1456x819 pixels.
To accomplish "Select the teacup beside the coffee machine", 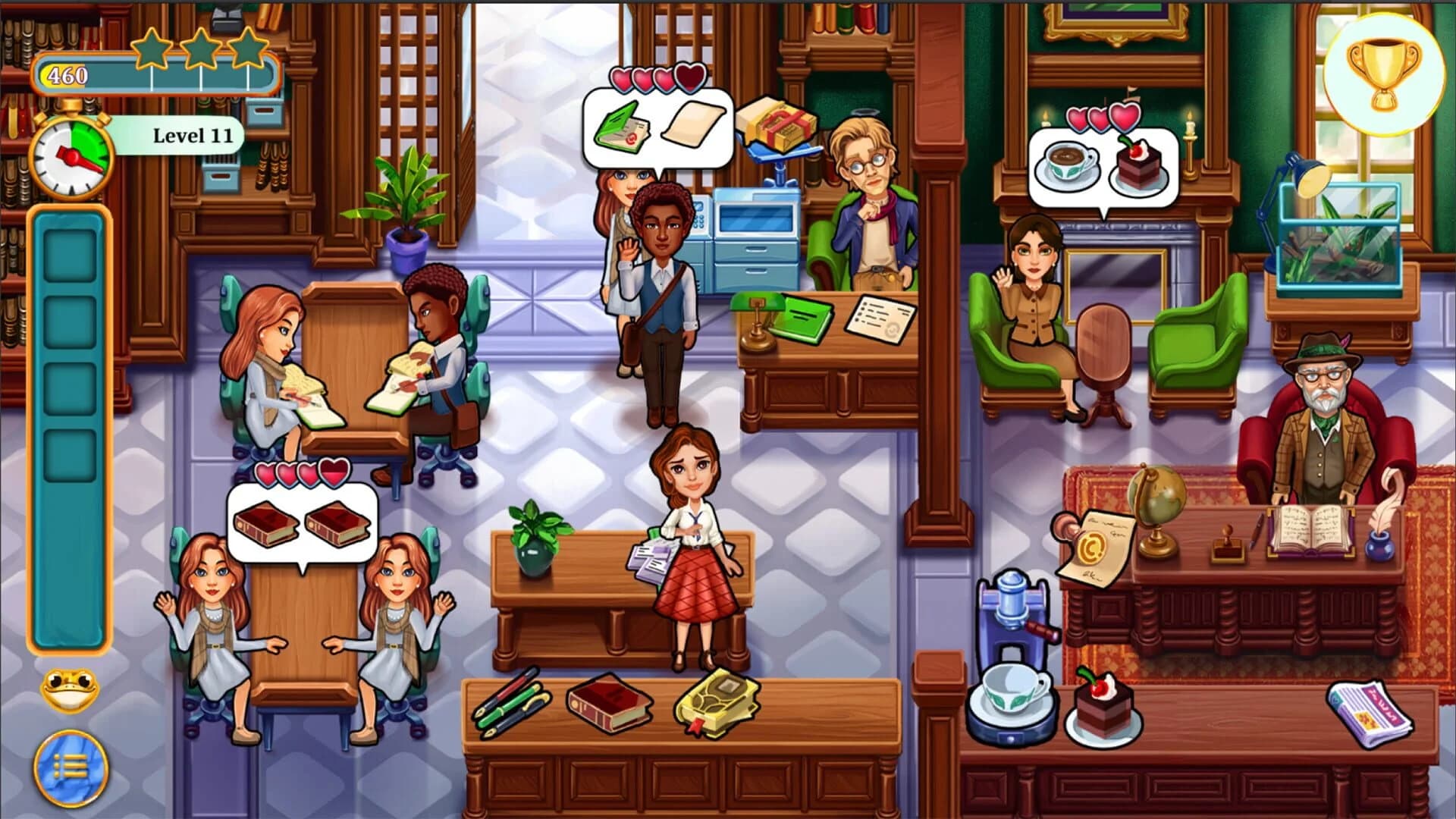I will tap(1013, 692).
